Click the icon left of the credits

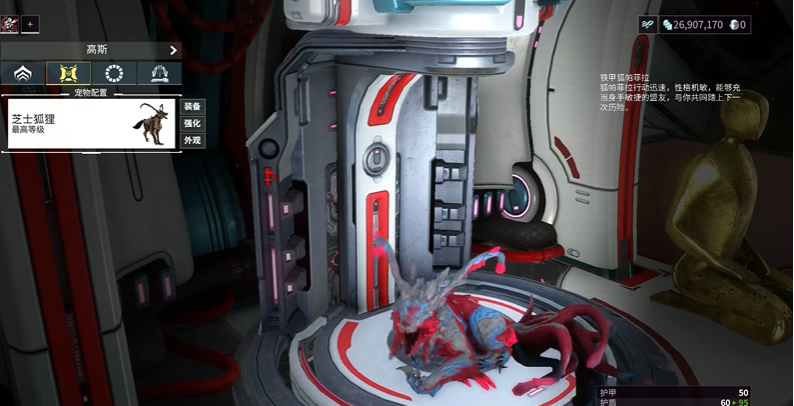click(x=647, y=24)
